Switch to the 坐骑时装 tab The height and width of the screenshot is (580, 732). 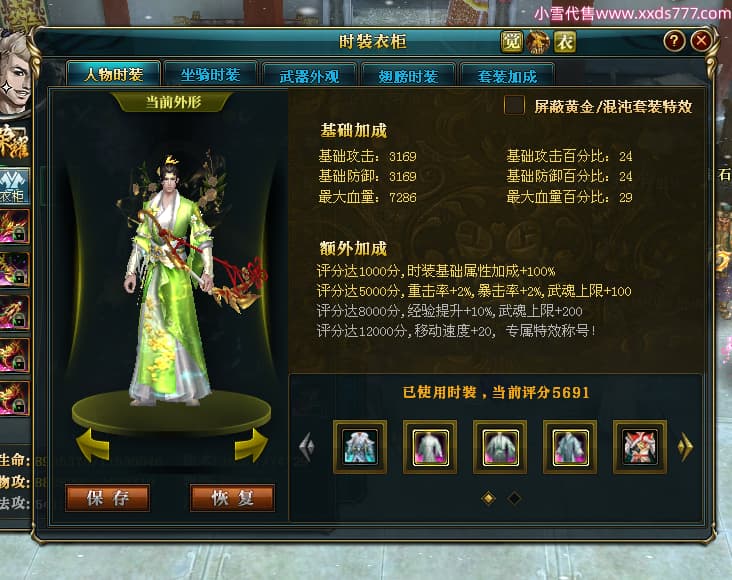pyautogui.click(x=210, y=75)
